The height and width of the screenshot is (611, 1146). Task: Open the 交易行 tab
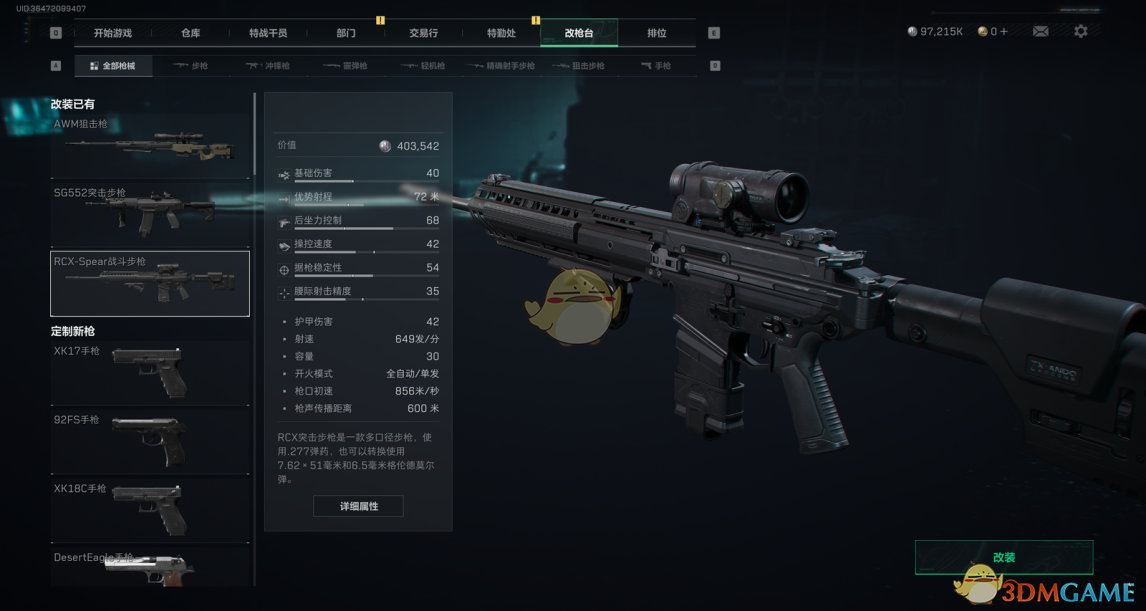coord(424,33)
